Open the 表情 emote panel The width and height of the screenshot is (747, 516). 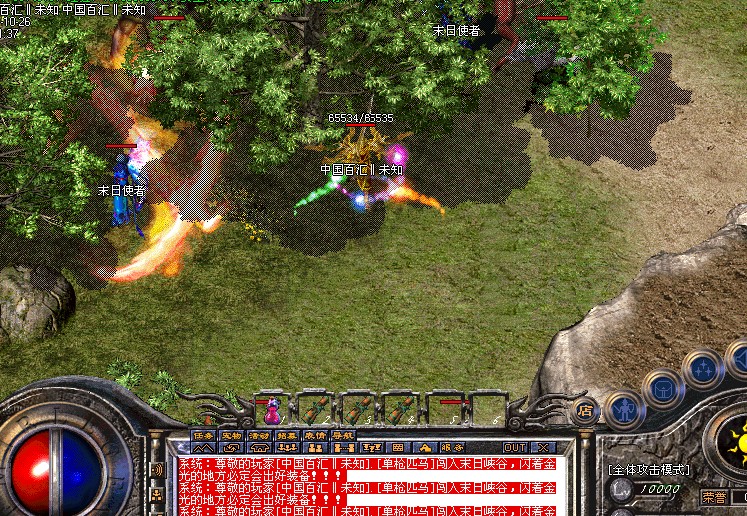[x=316, y=435]
